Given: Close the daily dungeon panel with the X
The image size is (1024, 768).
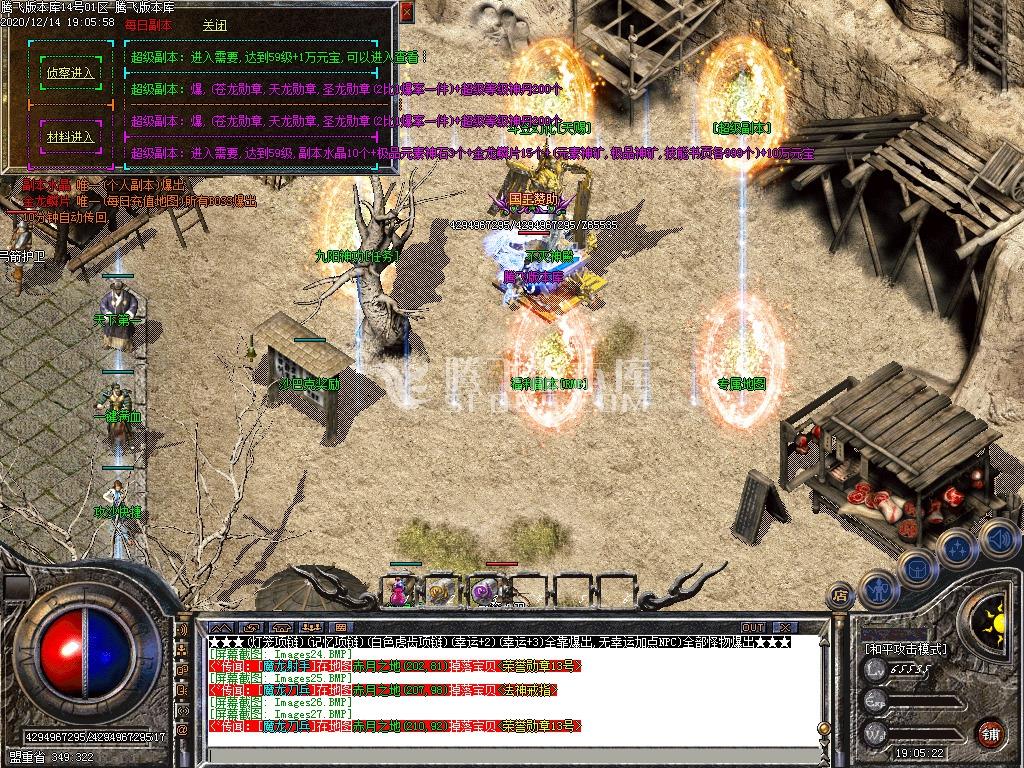Looking at the screenshot, I should coord(406,13).
